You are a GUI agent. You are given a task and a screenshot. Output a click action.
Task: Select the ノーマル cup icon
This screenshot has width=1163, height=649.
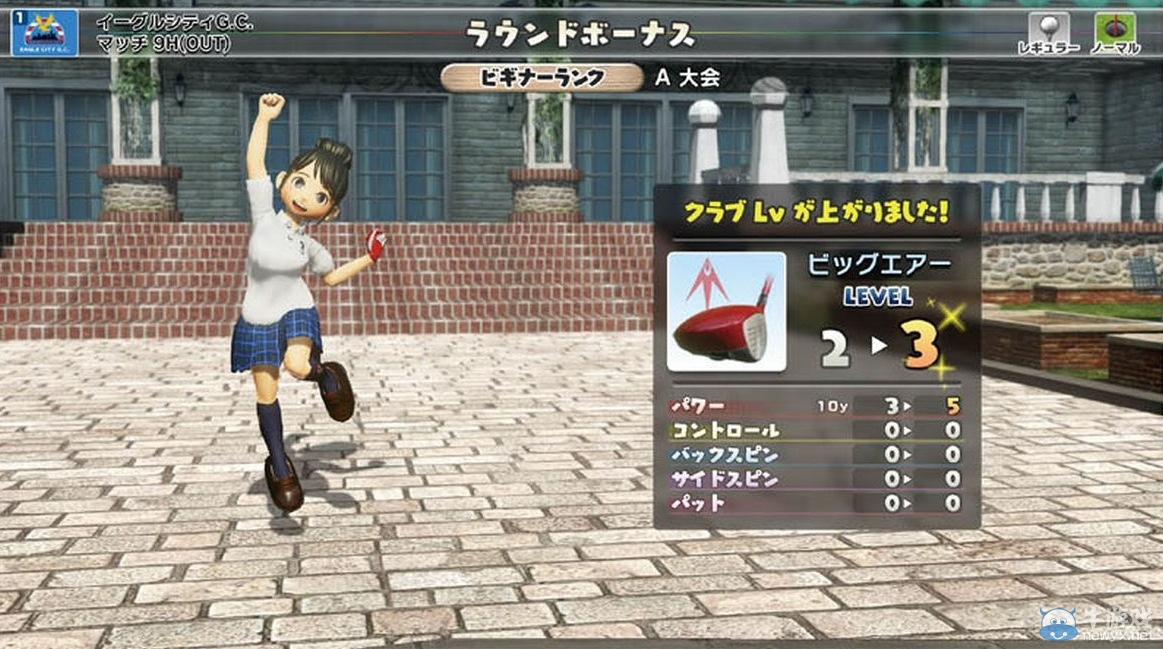[x=1115, y=29]
